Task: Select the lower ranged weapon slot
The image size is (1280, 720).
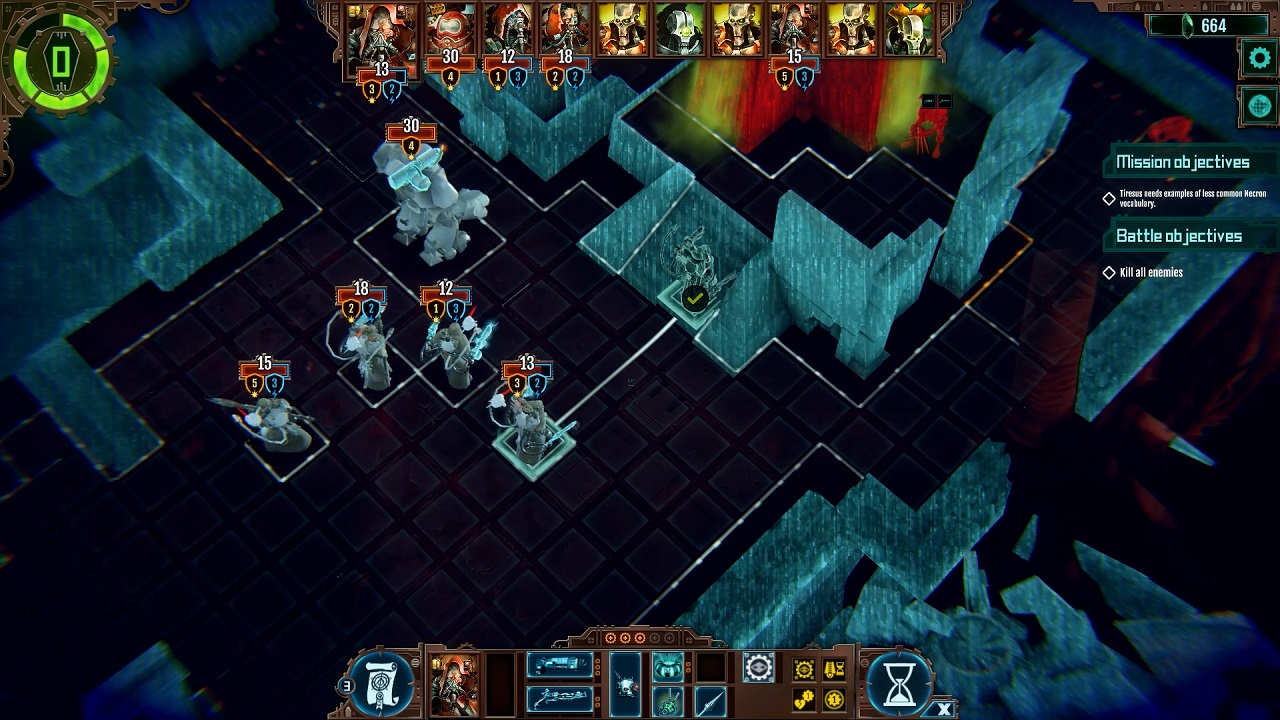Action: click(x=558, y=698)
